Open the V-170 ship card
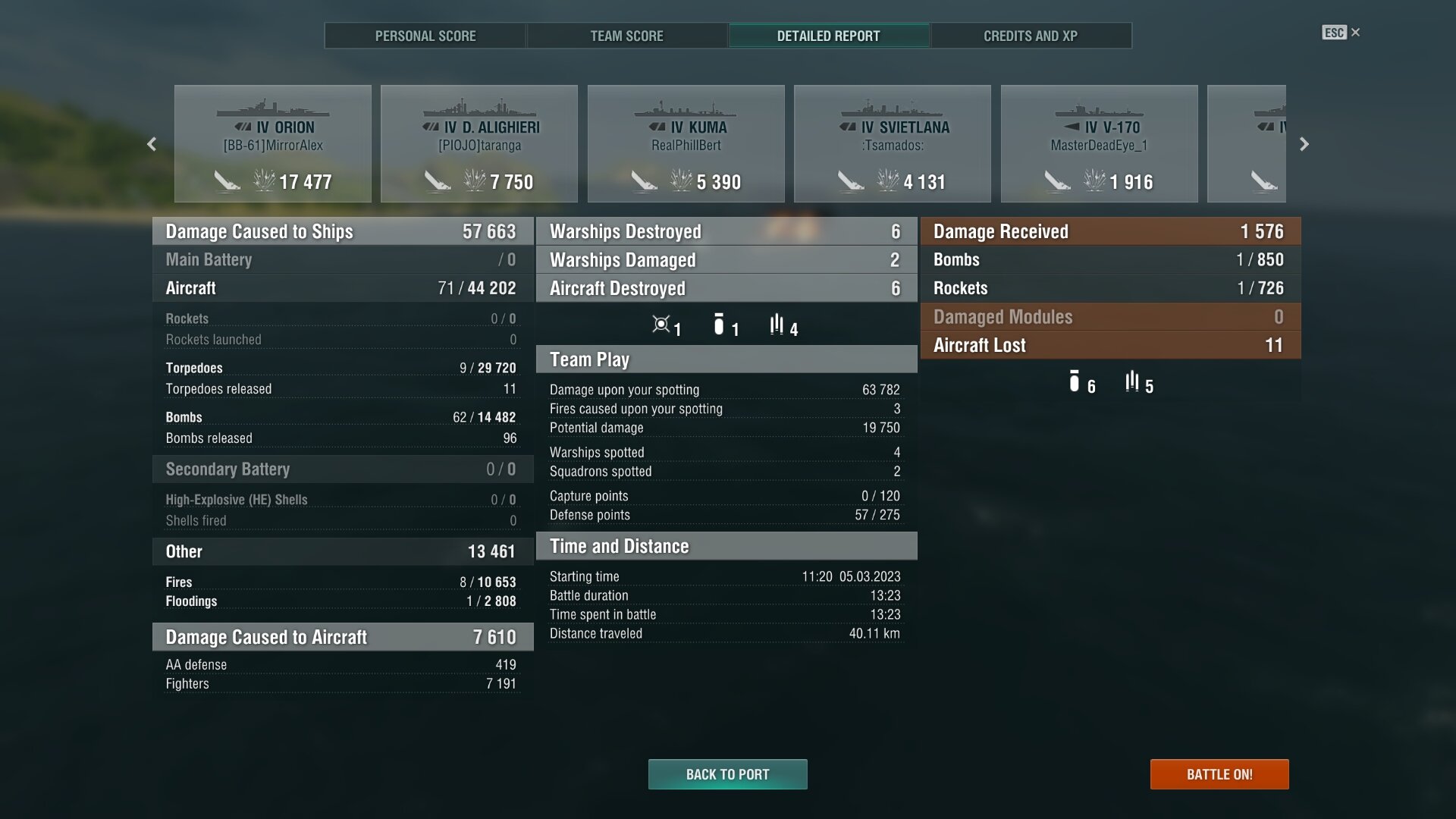This screenshot has height=819, width=1456. [1099, 144]
